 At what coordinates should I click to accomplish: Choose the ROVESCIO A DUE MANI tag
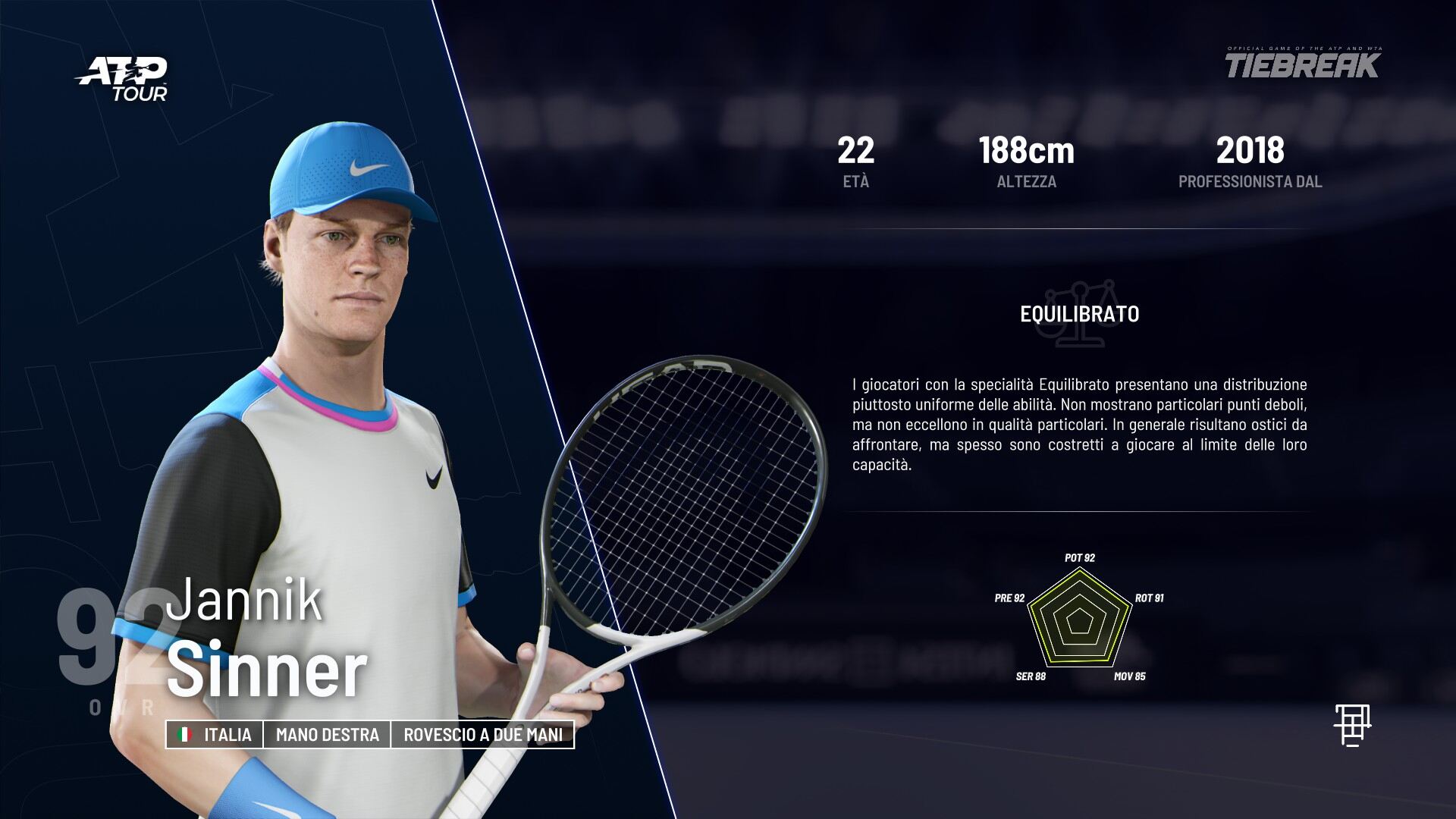(x=483, y=735)
